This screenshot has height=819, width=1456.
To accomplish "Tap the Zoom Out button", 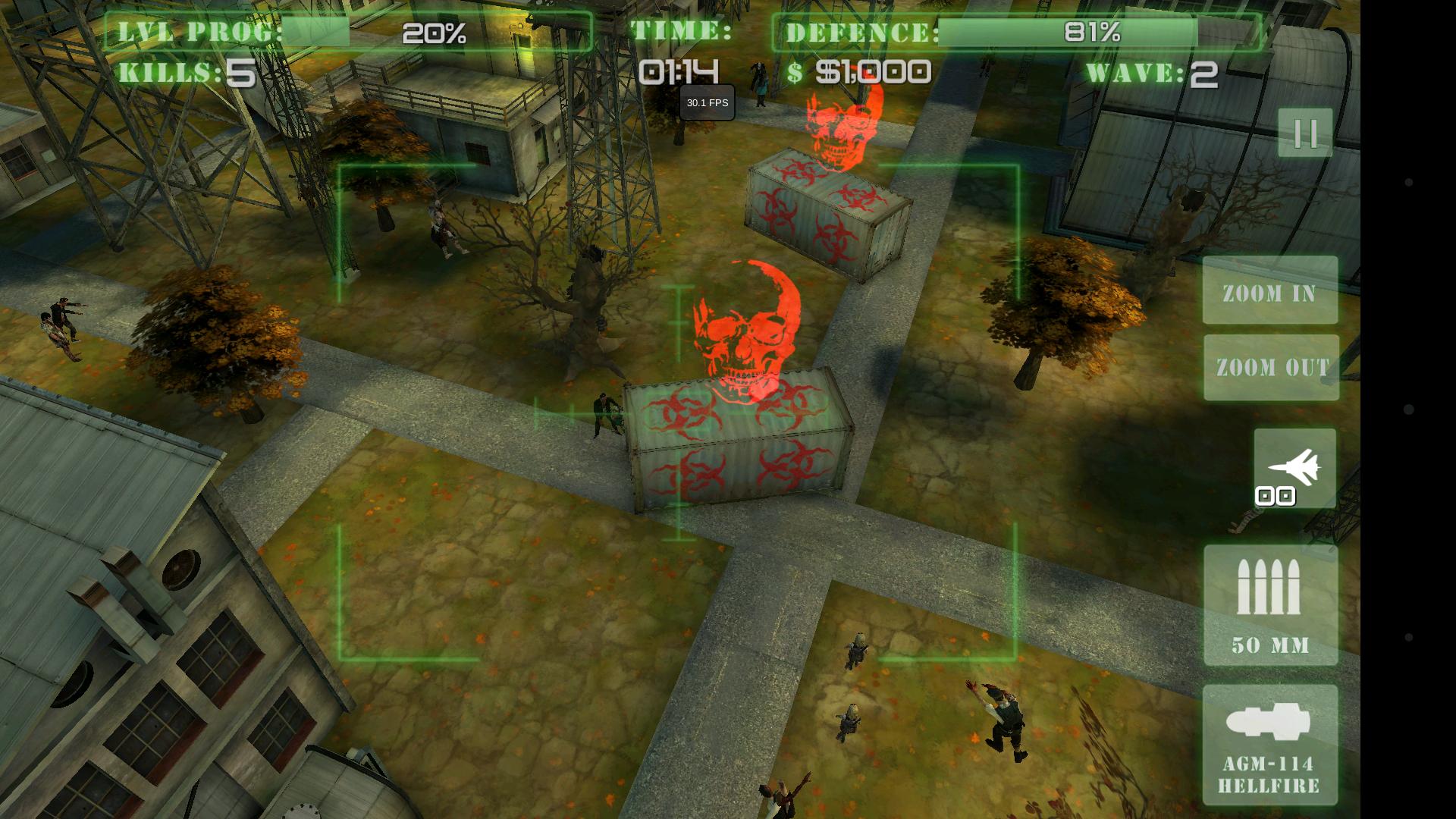I will 1271,368.
